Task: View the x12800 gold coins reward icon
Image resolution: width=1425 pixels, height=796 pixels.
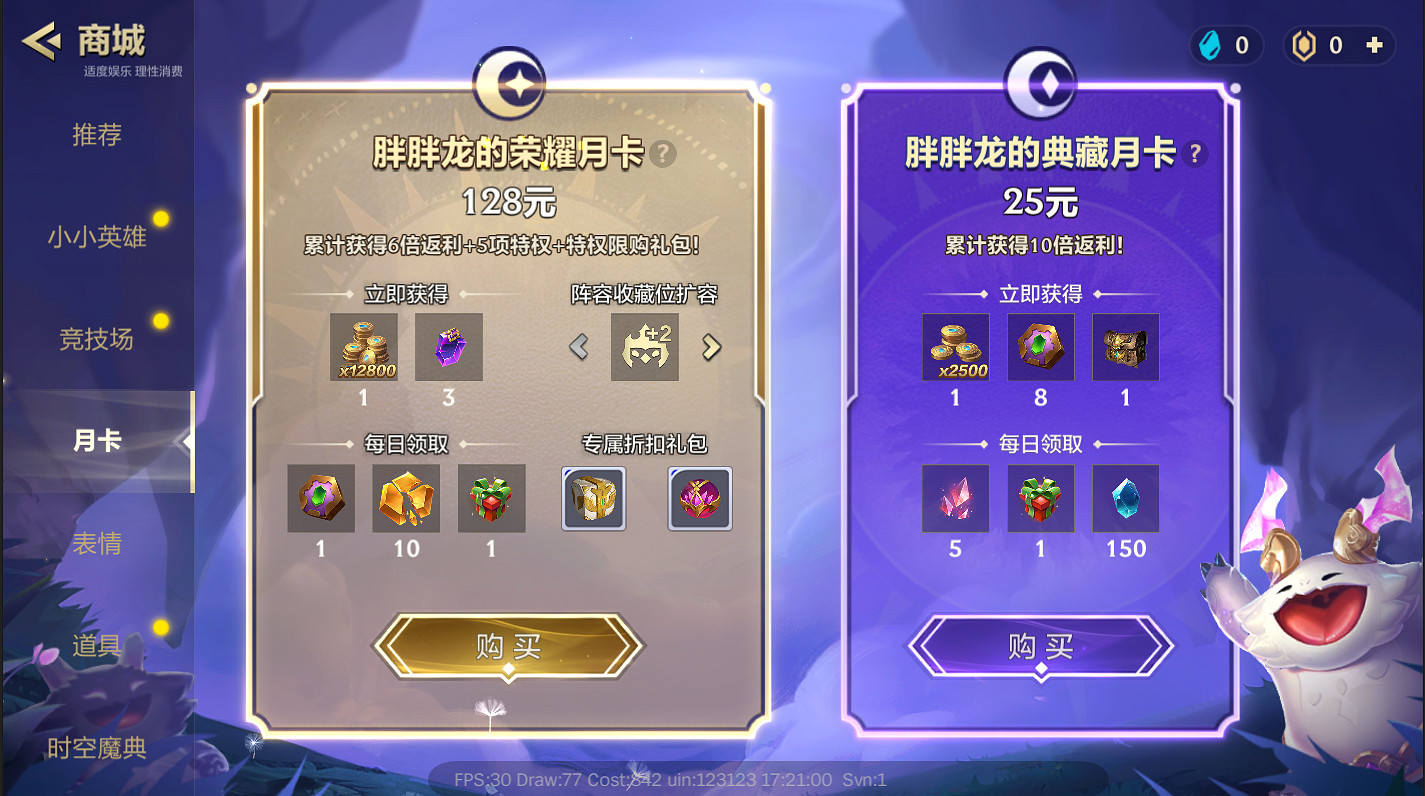Action: (x=363, y=347)
